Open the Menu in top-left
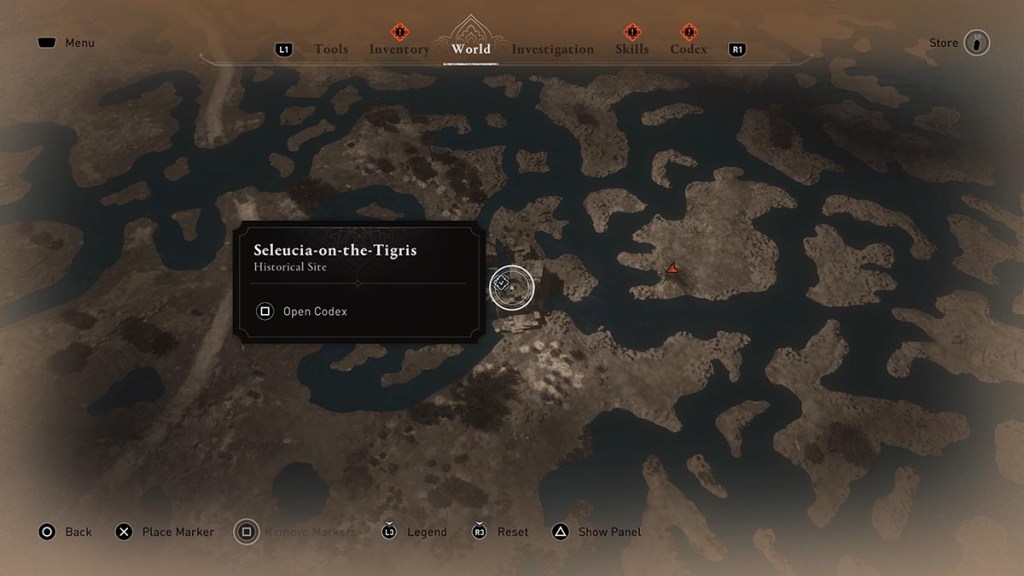 (x=66, y=43)
